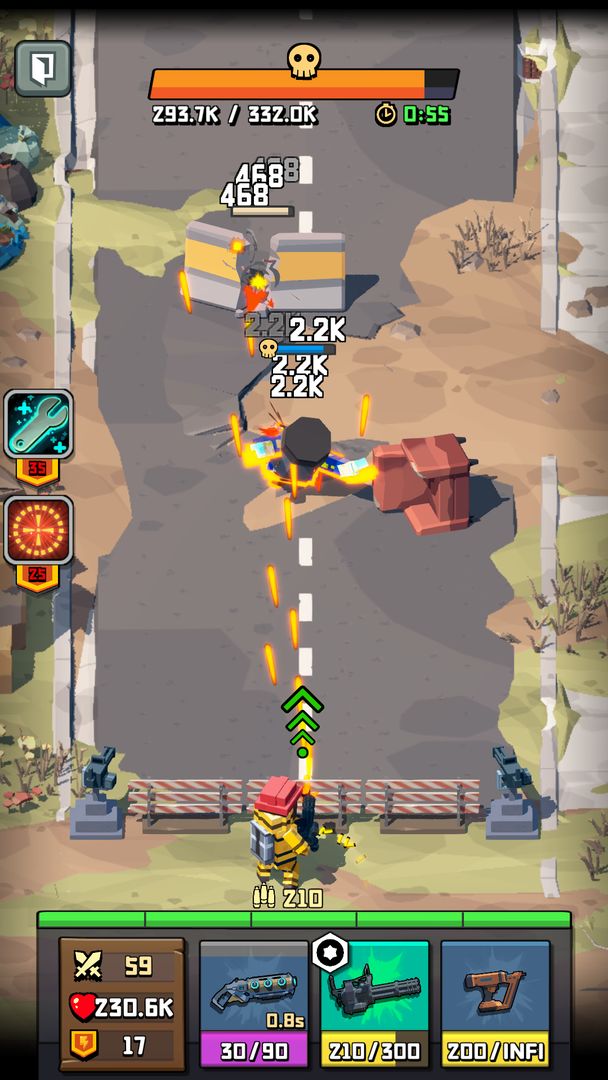Activate the wrench repair skill
The width and height of the screenshot is (608, 1080).
(39, 425)
